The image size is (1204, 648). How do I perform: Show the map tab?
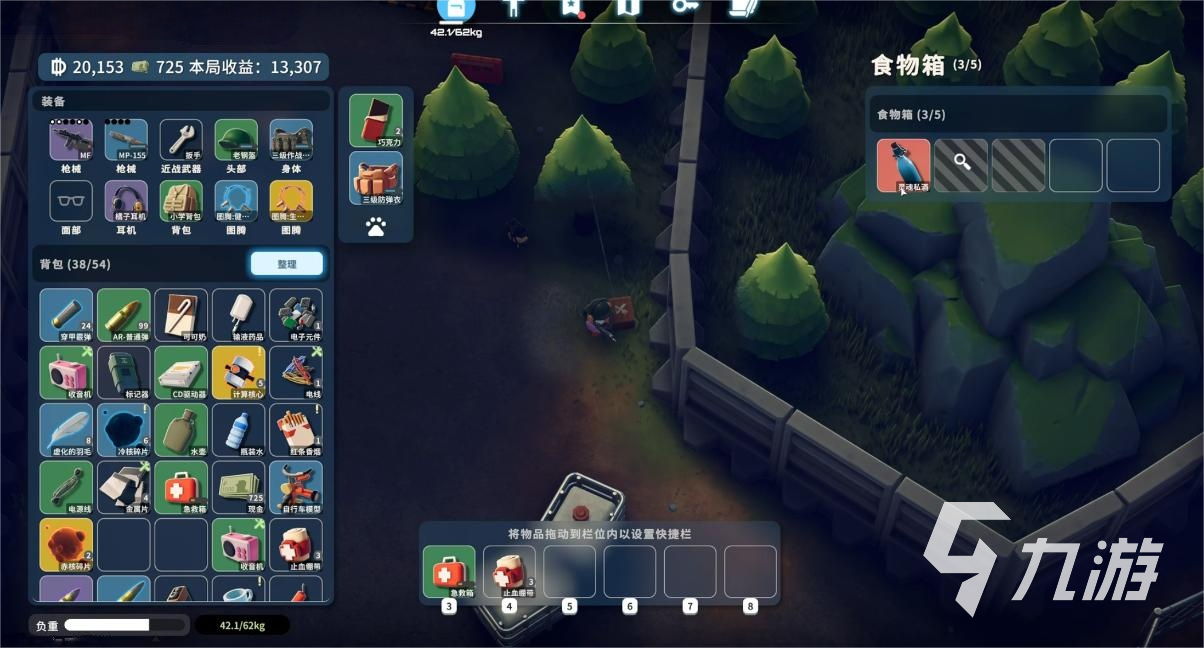click(628, 8)
